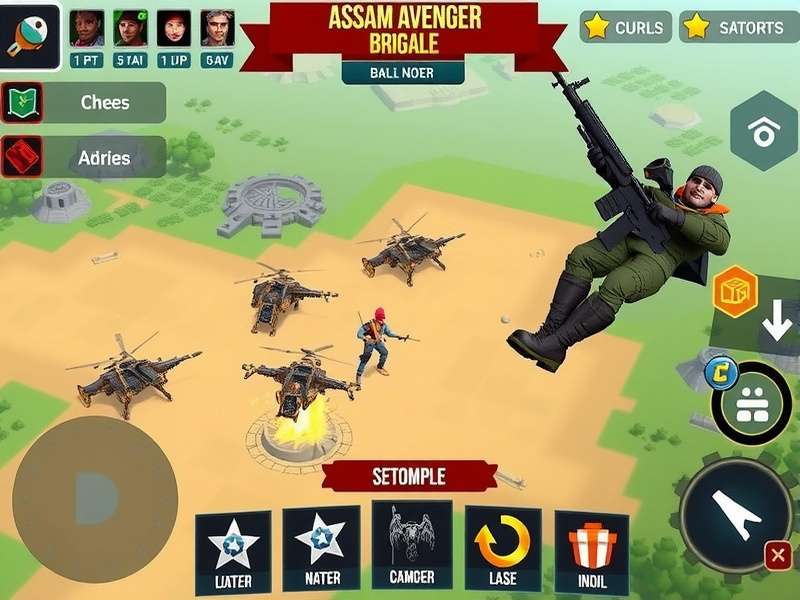Viewport: 800px width, 600px height.
Task: Open the INOIL gift box card
Action: [x=592, y=552]
